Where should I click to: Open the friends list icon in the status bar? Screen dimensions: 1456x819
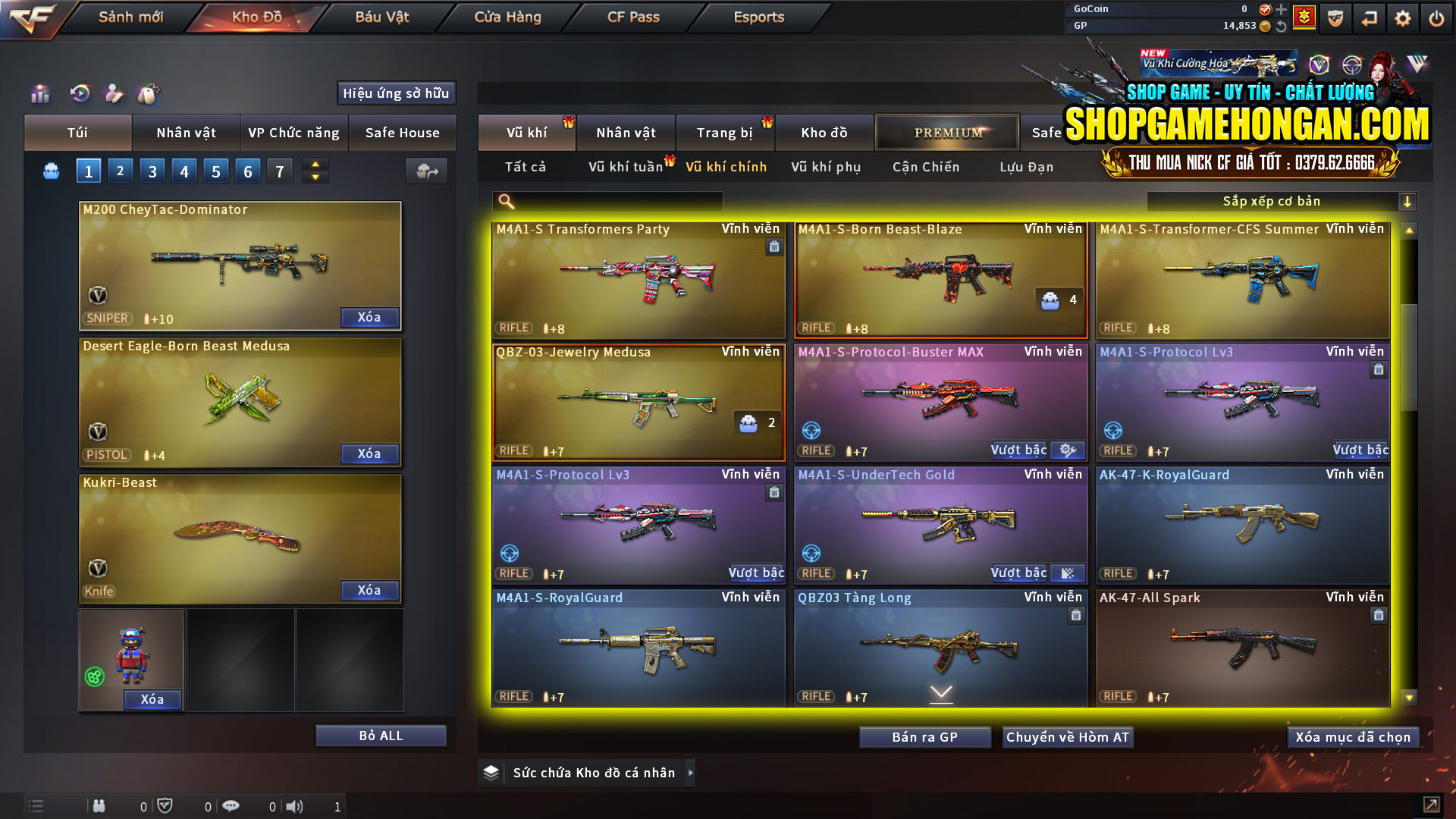[x=99, y=806]
